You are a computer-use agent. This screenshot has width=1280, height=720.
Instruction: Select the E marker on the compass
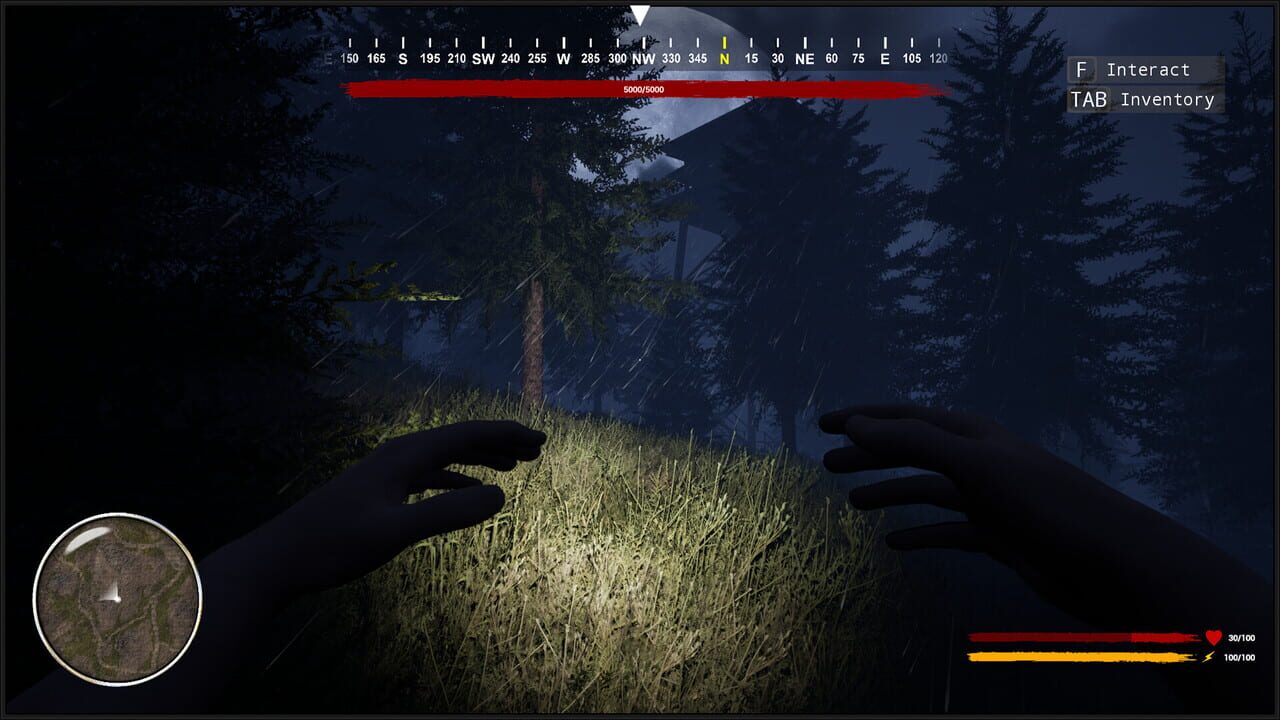point(883,58)
